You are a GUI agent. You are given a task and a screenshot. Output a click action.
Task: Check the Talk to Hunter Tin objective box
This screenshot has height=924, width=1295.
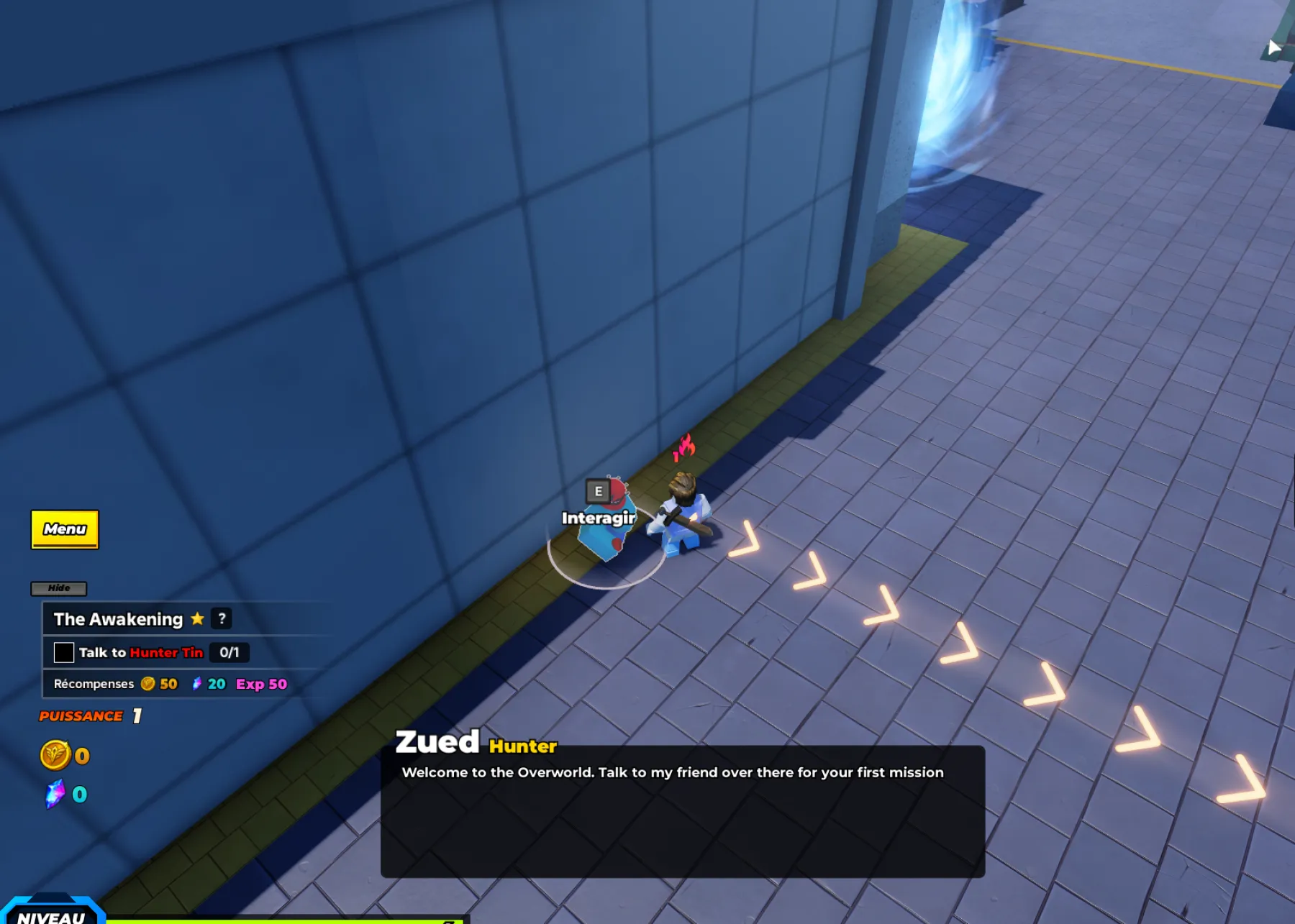pyautogui.click(x=65, y=652)
